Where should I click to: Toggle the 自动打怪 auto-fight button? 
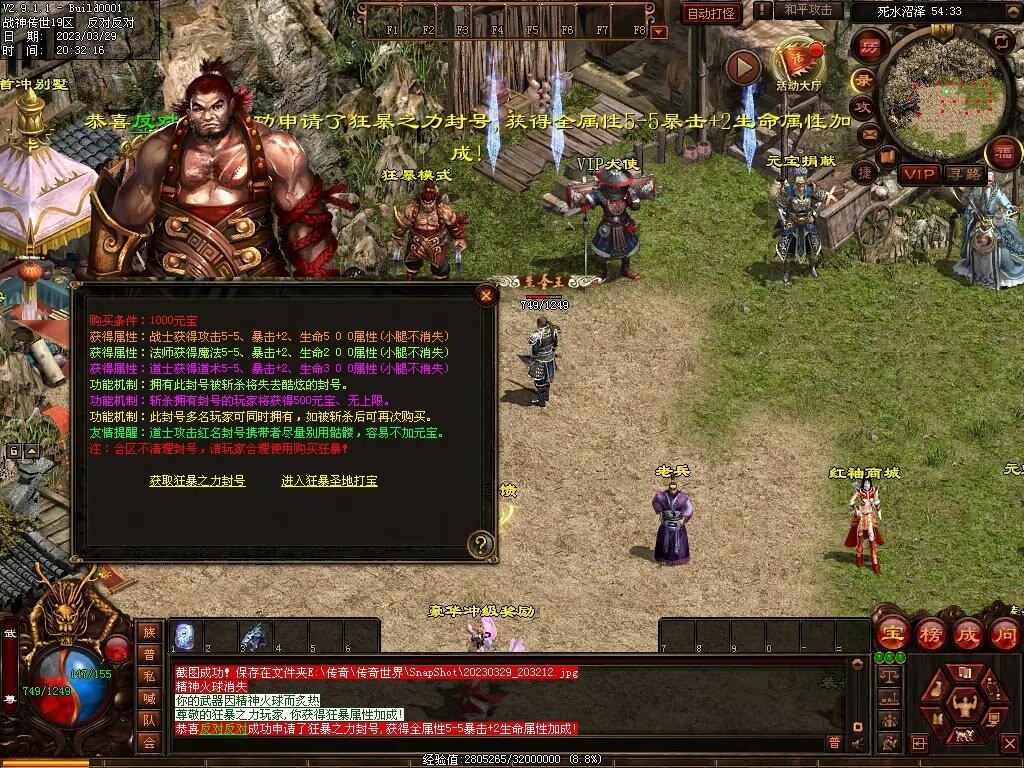click(711, 13)
